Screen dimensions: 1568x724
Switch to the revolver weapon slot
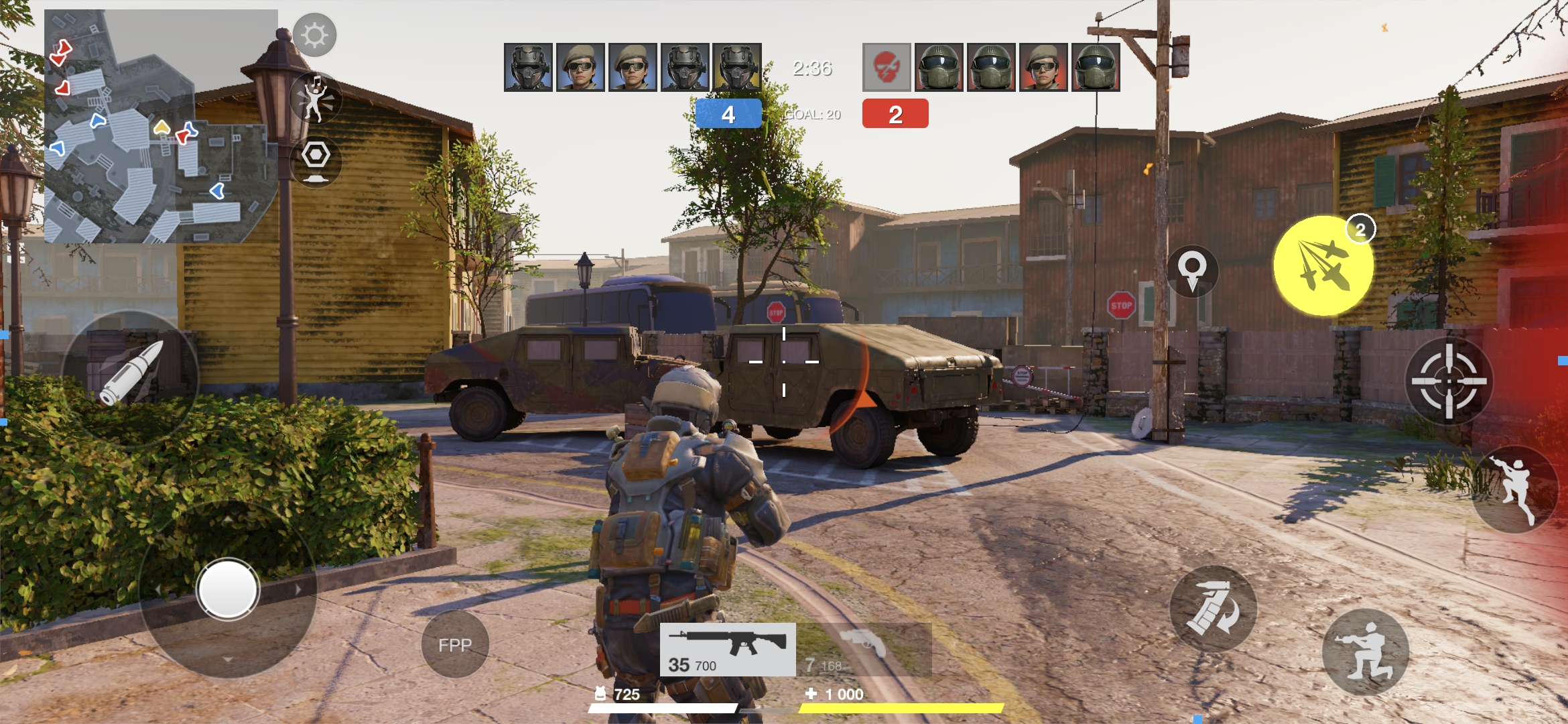coord(864,649)
